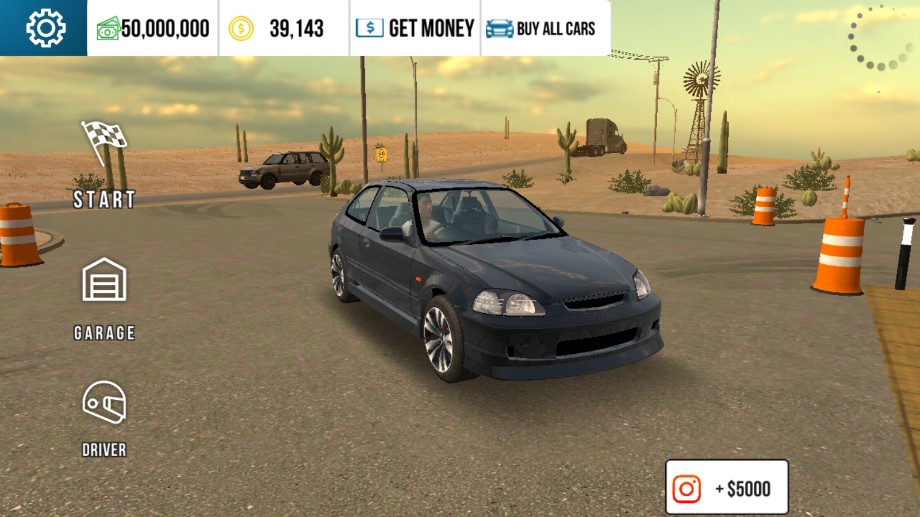This screenshot has height=517, width=920.
Task: Open the Get Money offer
Action: (415, 28)
